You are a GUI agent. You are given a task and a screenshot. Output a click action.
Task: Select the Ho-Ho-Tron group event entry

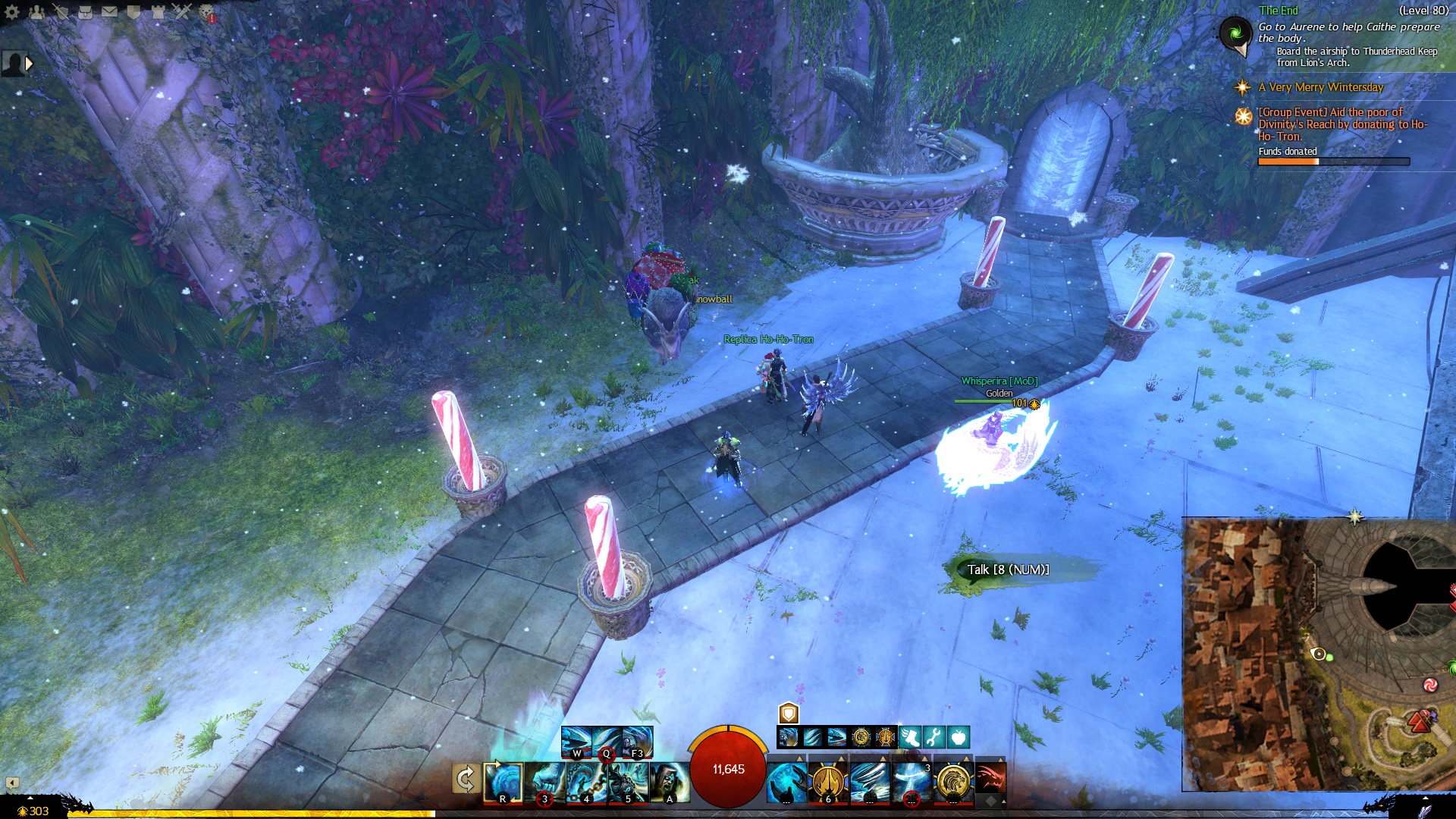point(1342,124)
